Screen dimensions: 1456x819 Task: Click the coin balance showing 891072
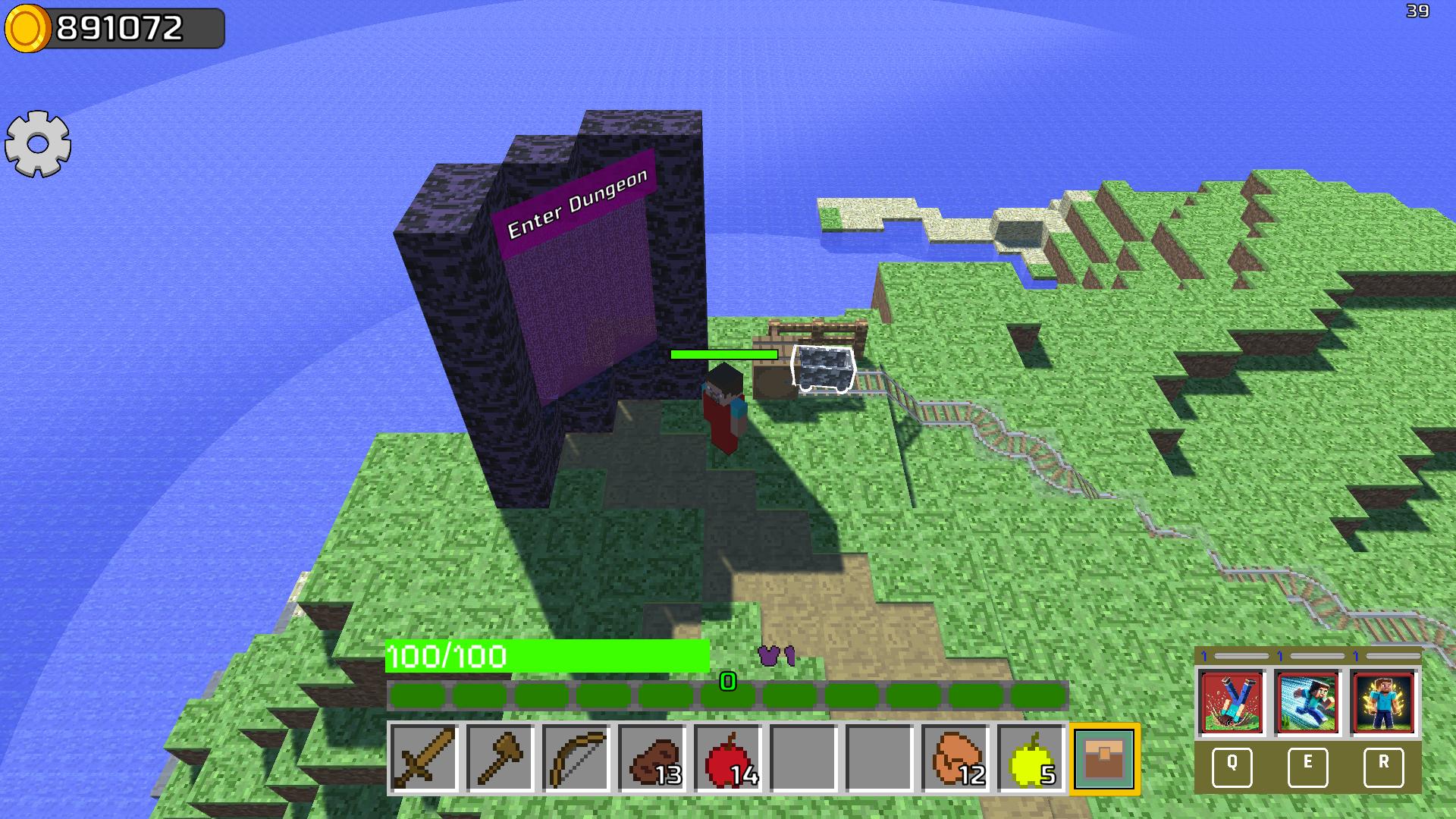click(114, 29)
